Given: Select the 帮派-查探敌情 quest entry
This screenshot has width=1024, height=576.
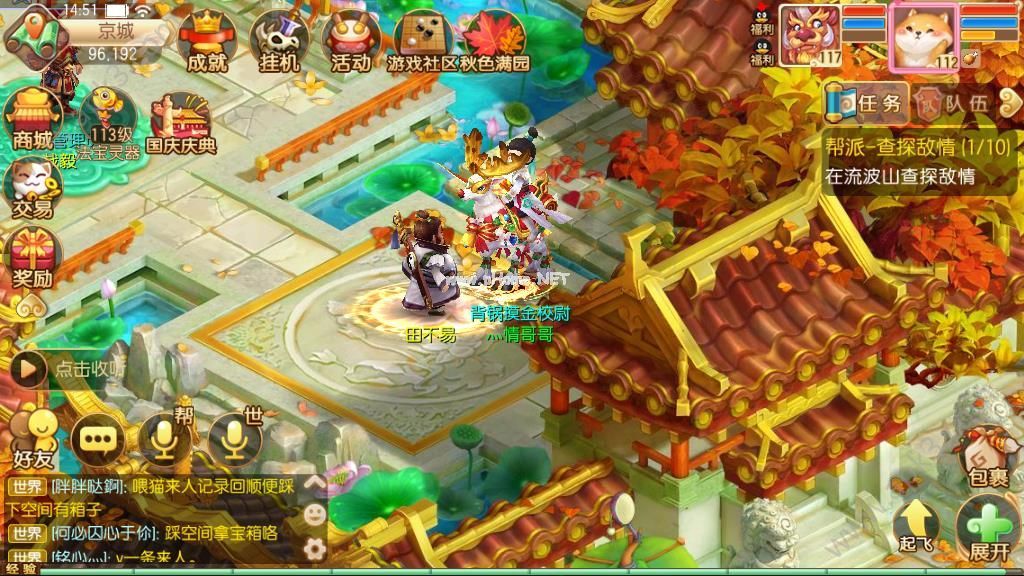Looking at the screenshot, I should [x=918, y=162].
